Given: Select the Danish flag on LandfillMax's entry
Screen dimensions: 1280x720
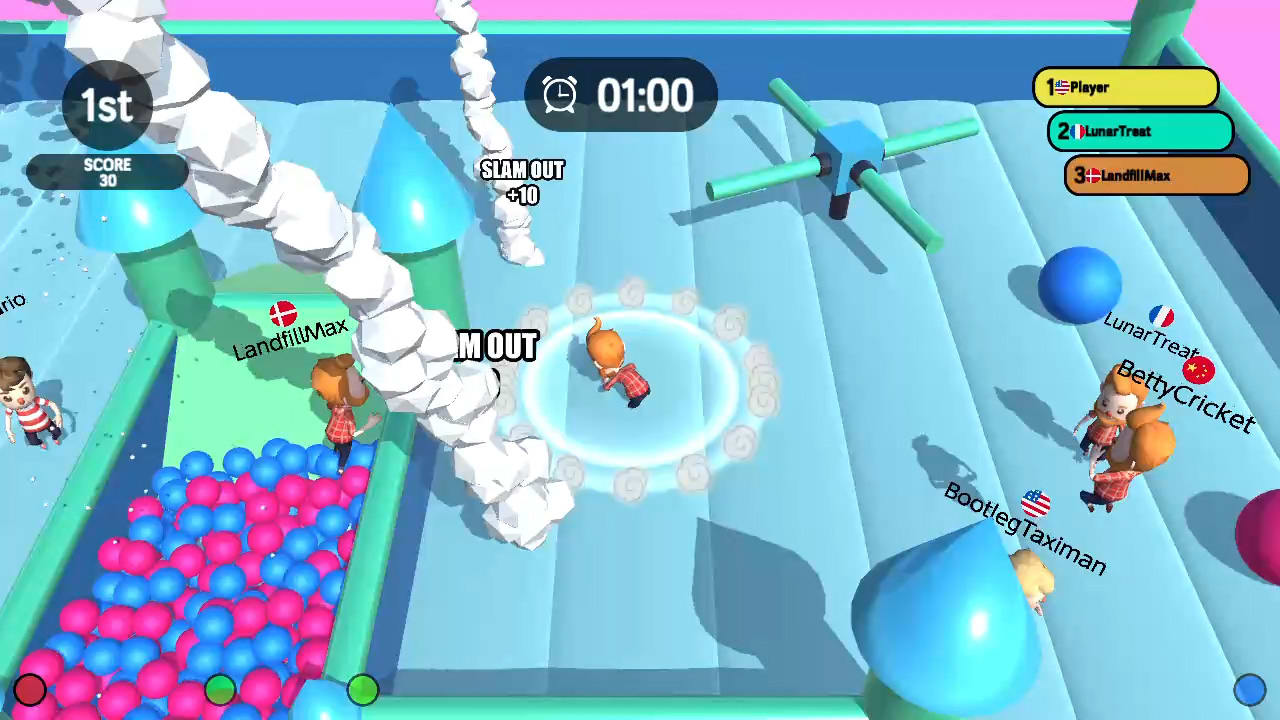Looking at the screenshot, I should tap(1093, 175).
